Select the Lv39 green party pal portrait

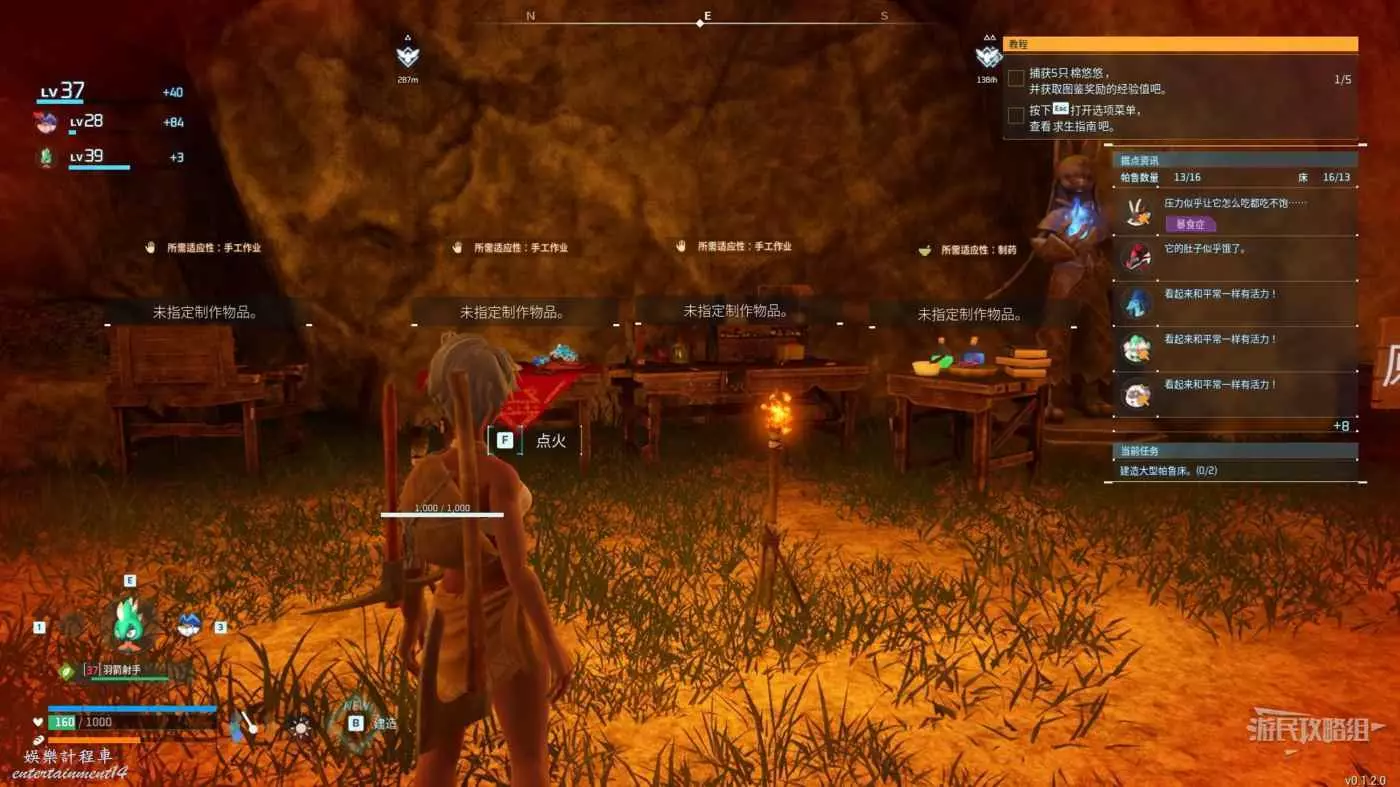click(45, 158)
